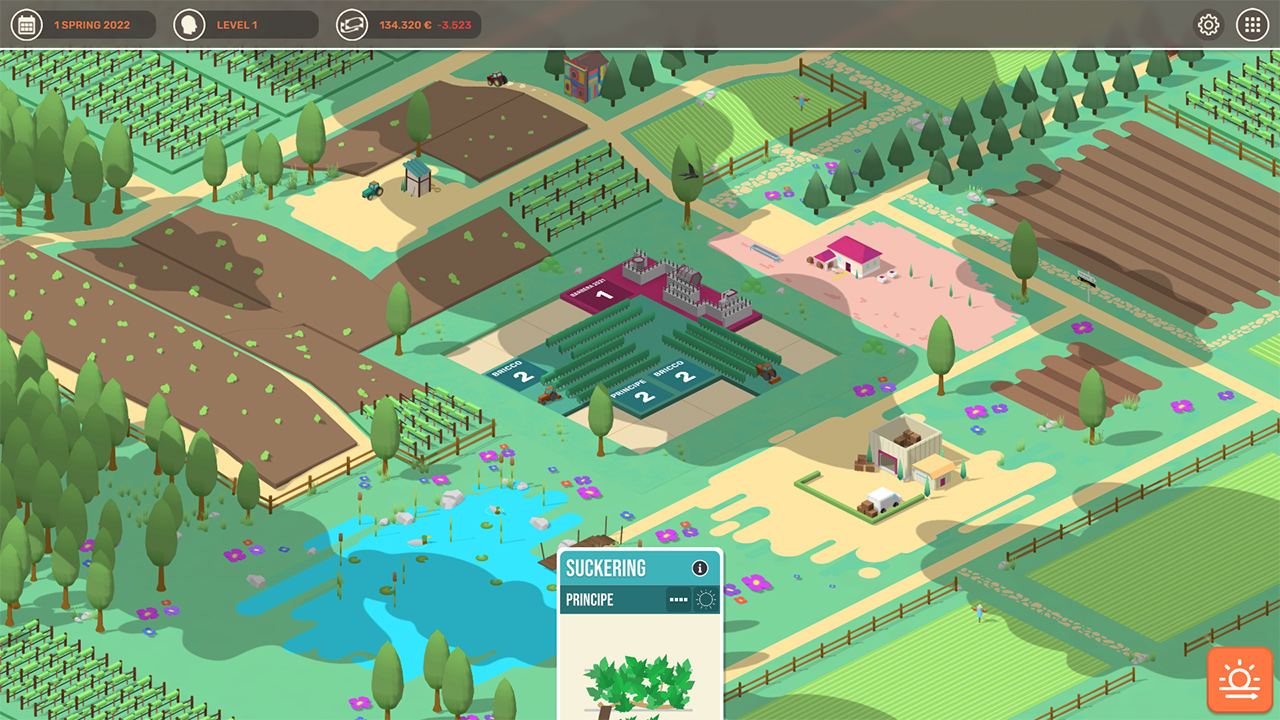This screenshot has width=1280, height=720.
Task: Click the sun weather icon next to Principe
Action: click(x=707, y=597)
